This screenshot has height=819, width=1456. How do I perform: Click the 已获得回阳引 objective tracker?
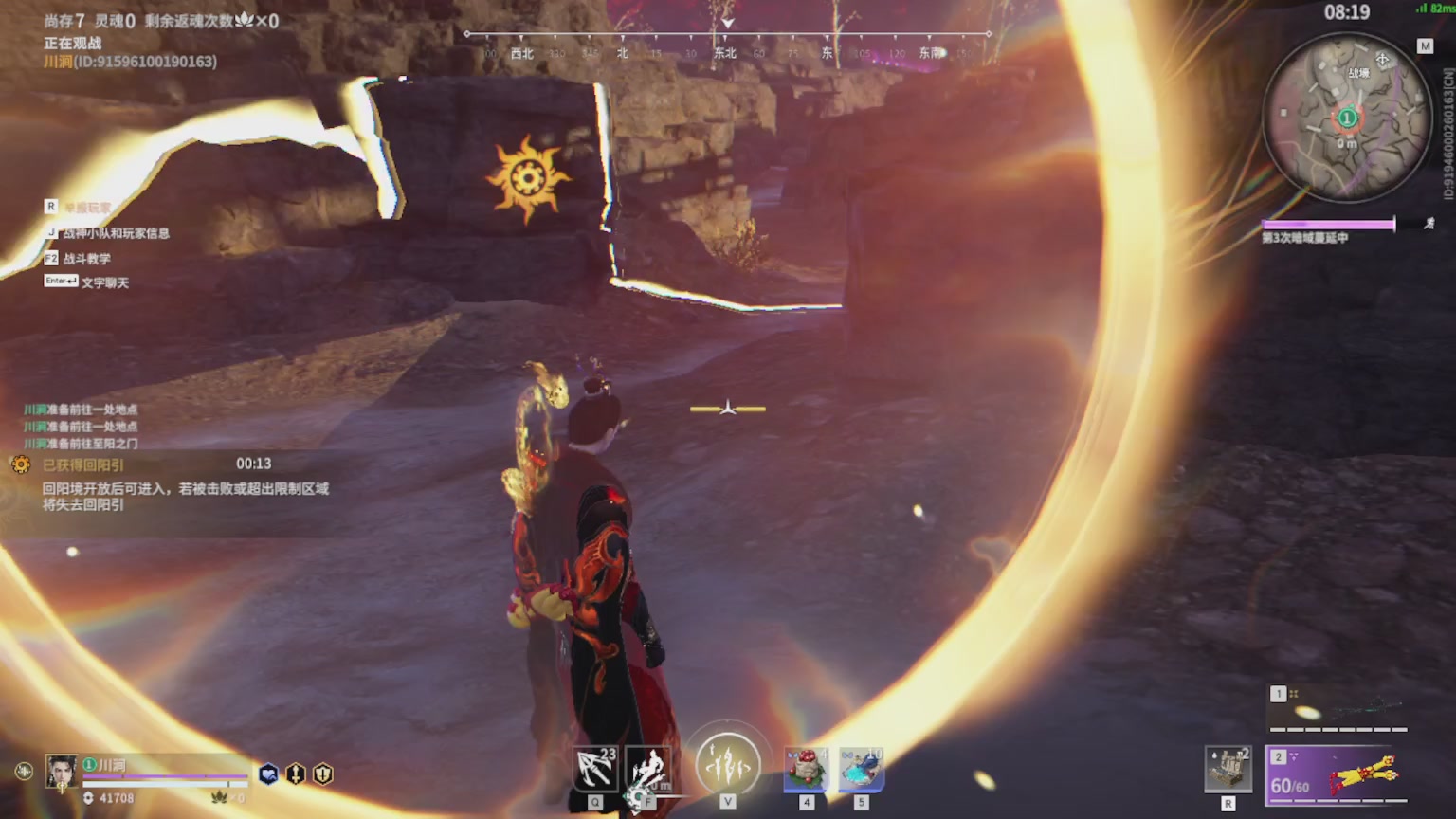point(83,465)
